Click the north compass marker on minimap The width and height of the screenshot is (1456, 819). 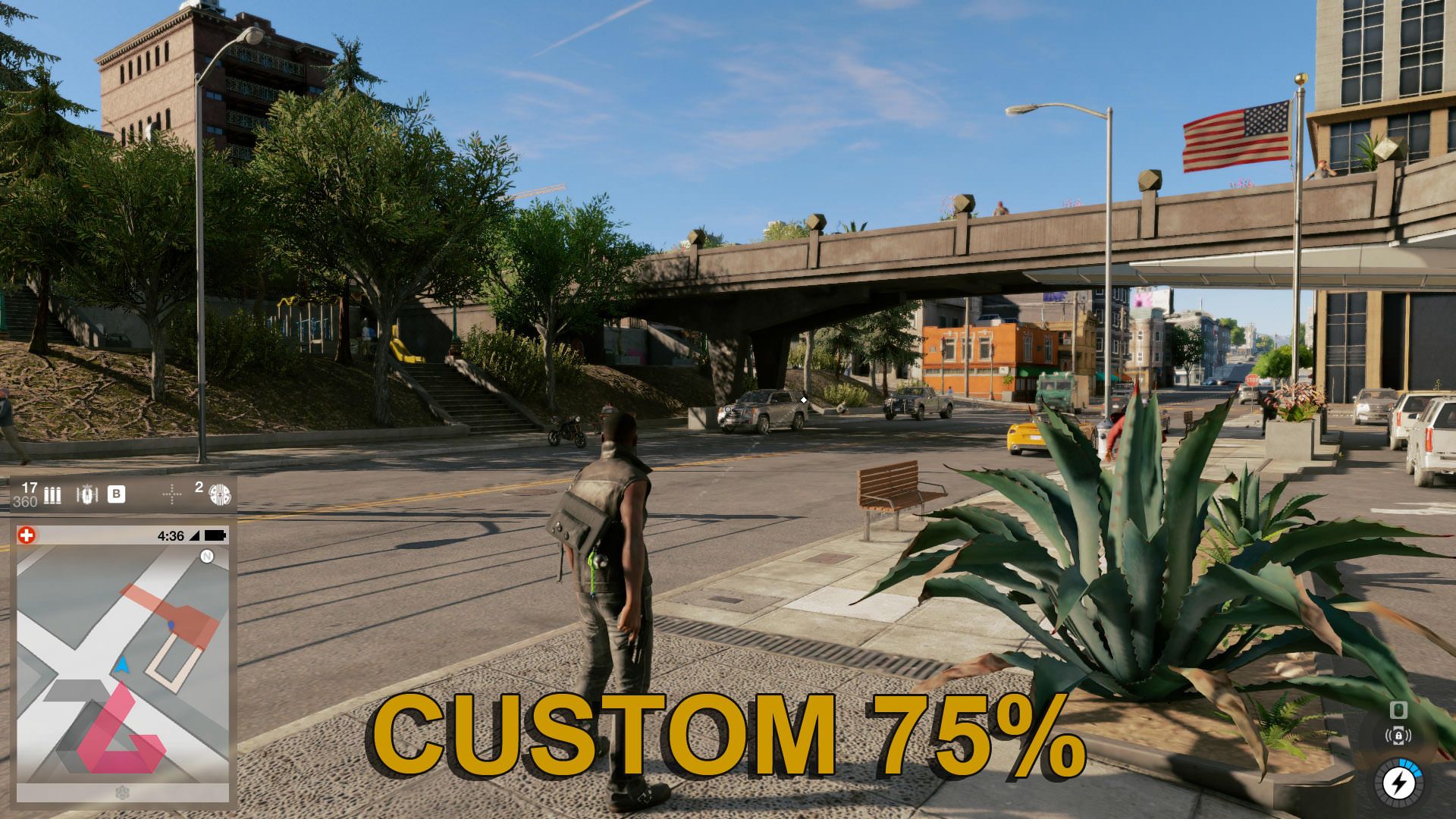point(207,557)
